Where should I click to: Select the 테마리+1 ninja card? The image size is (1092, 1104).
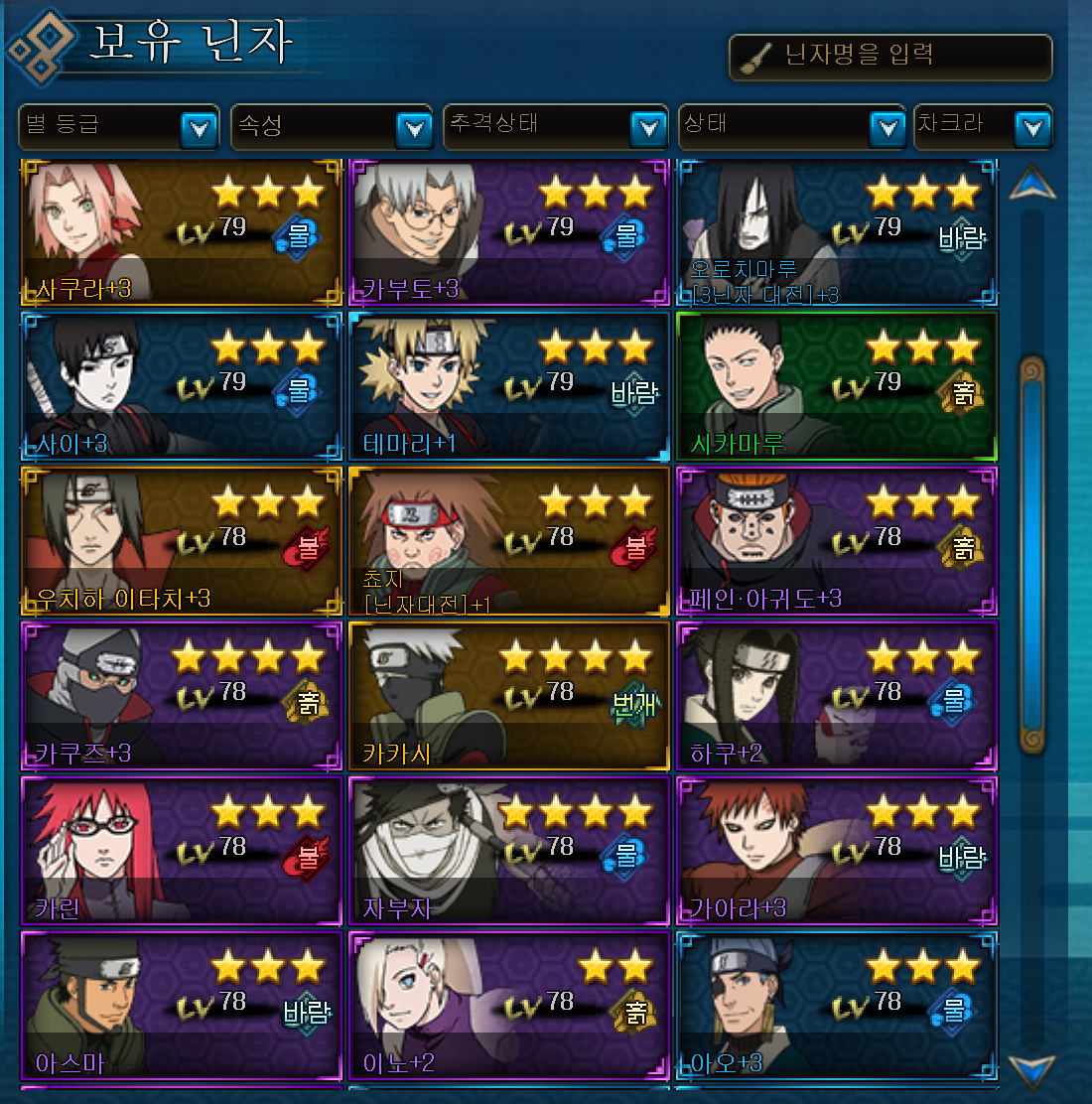coord(509,387)
